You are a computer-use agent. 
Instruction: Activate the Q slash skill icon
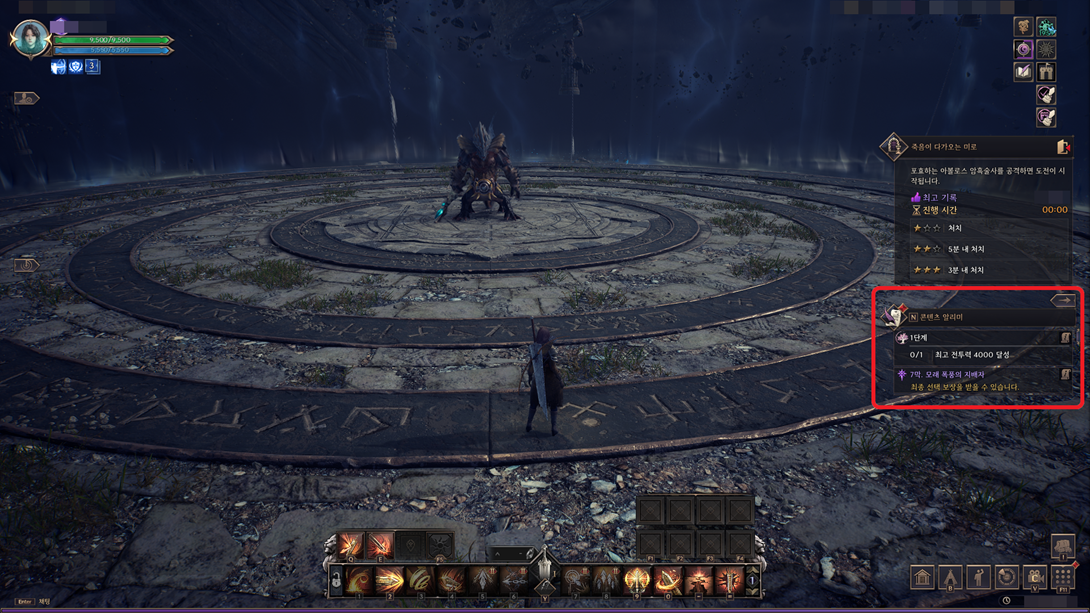pyautogui.click(x=351, y=545)
